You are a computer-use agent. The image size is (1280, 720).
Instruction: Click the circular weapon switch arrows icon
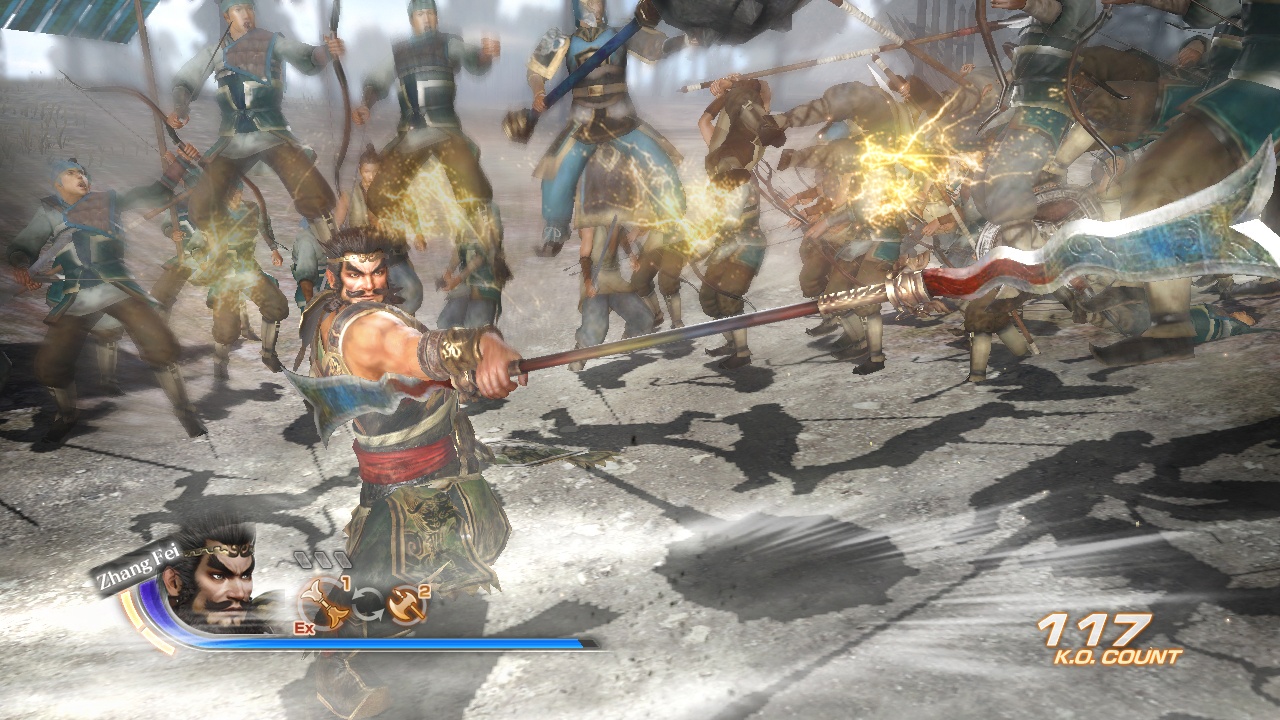(x=367, y=603)
